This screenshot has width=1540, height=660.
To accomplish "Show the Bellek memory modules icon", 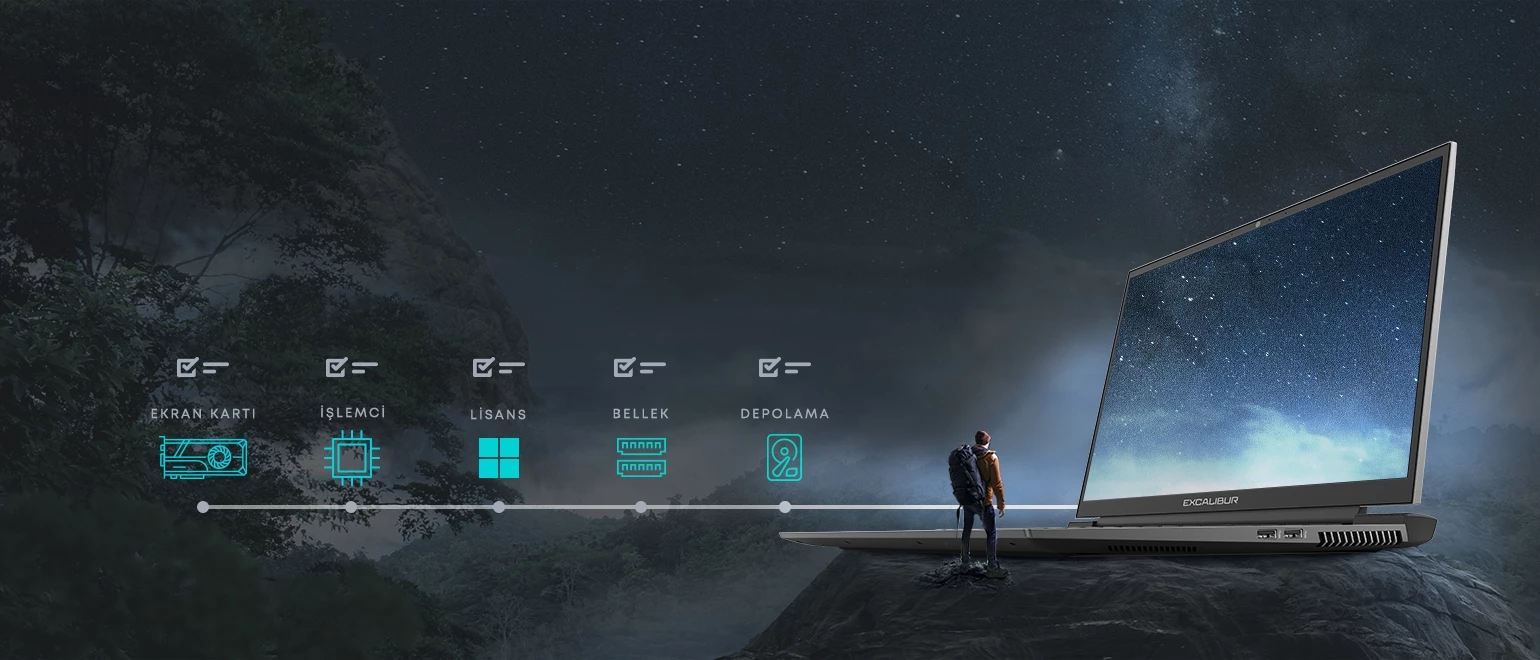I will tap(641, 457).
